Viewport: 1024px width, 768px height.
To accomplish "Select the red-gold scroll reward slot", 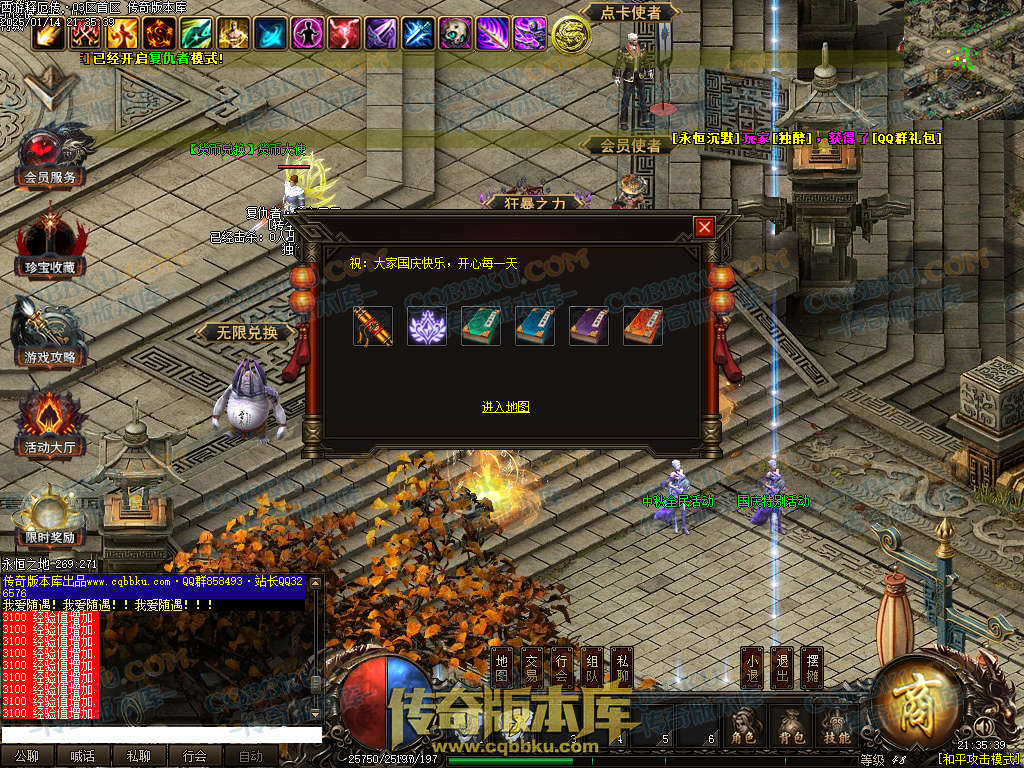I will tap(373, 327).
